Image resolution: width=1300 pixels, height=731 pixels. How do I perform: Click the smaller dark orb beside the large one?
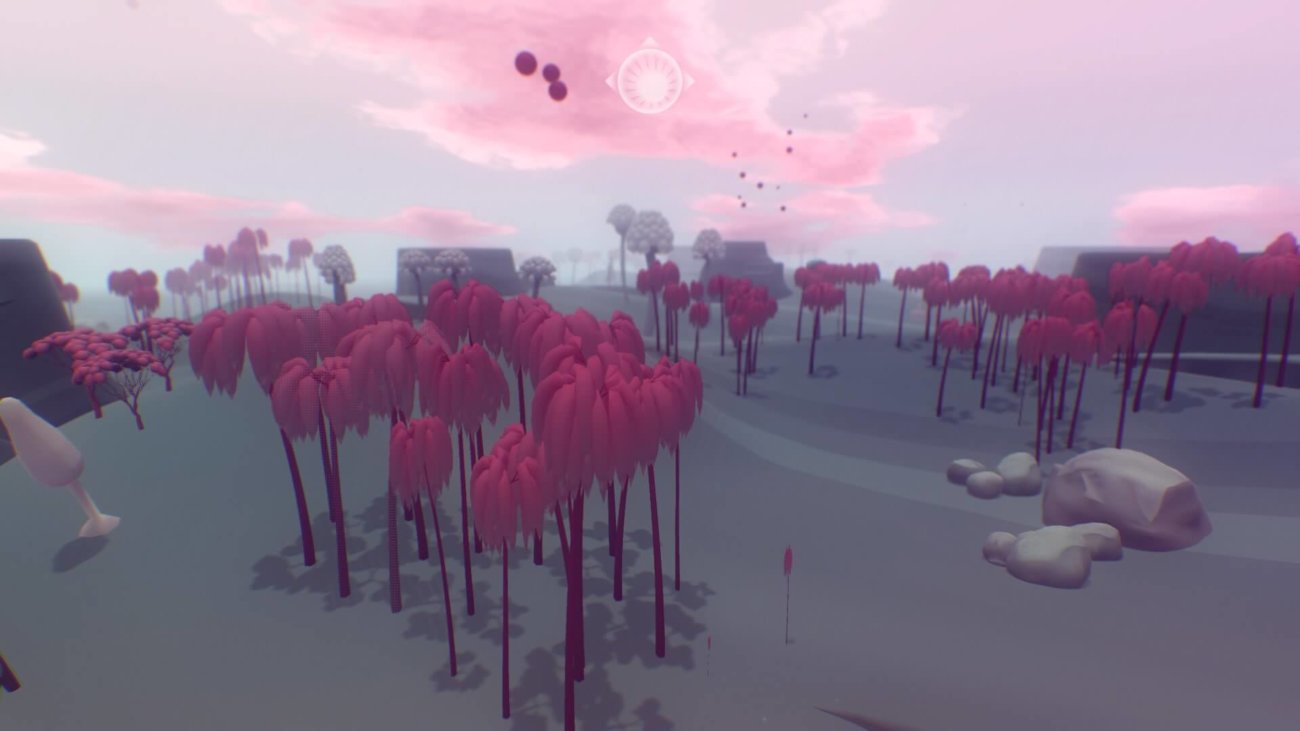pyautogui.click(x=549, y=74)
